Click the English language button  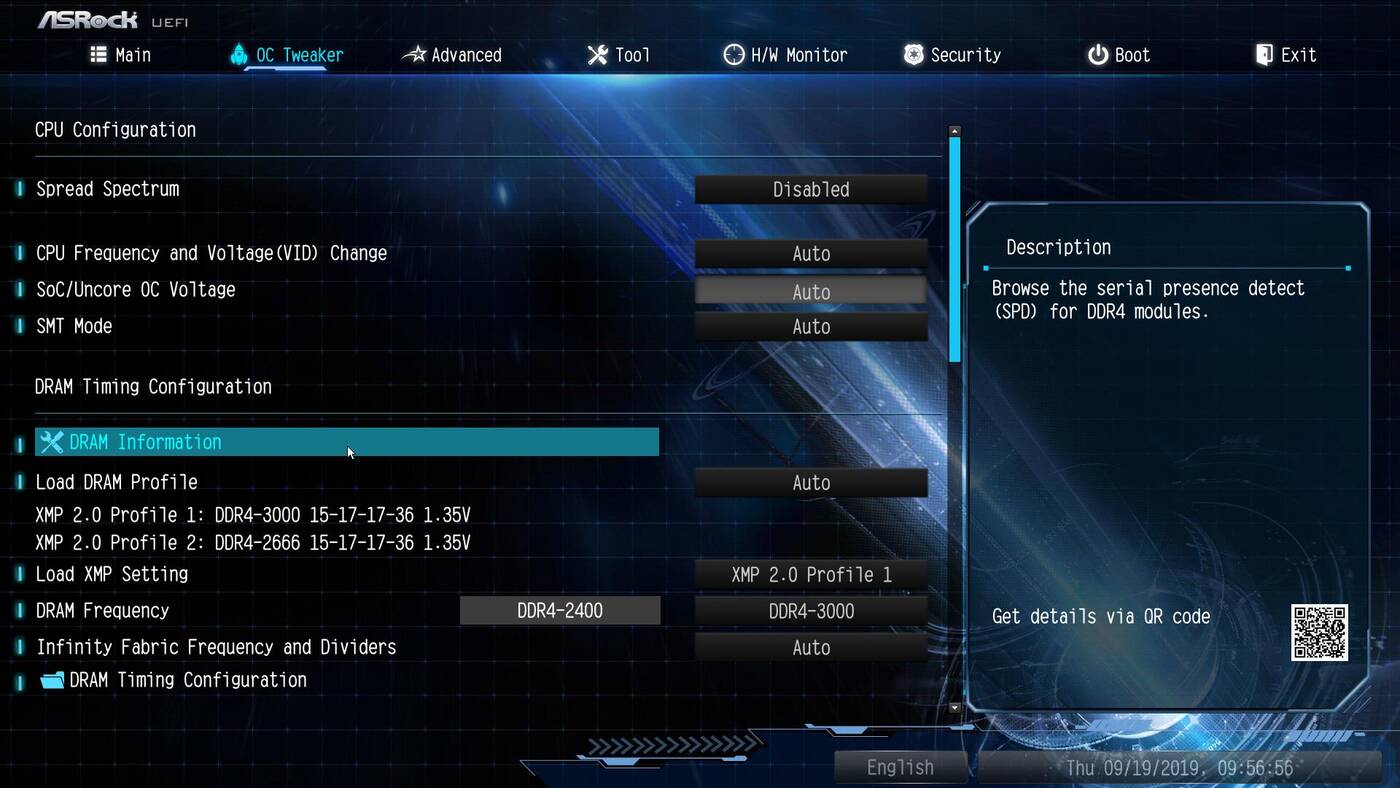click(x=900, y=767)
